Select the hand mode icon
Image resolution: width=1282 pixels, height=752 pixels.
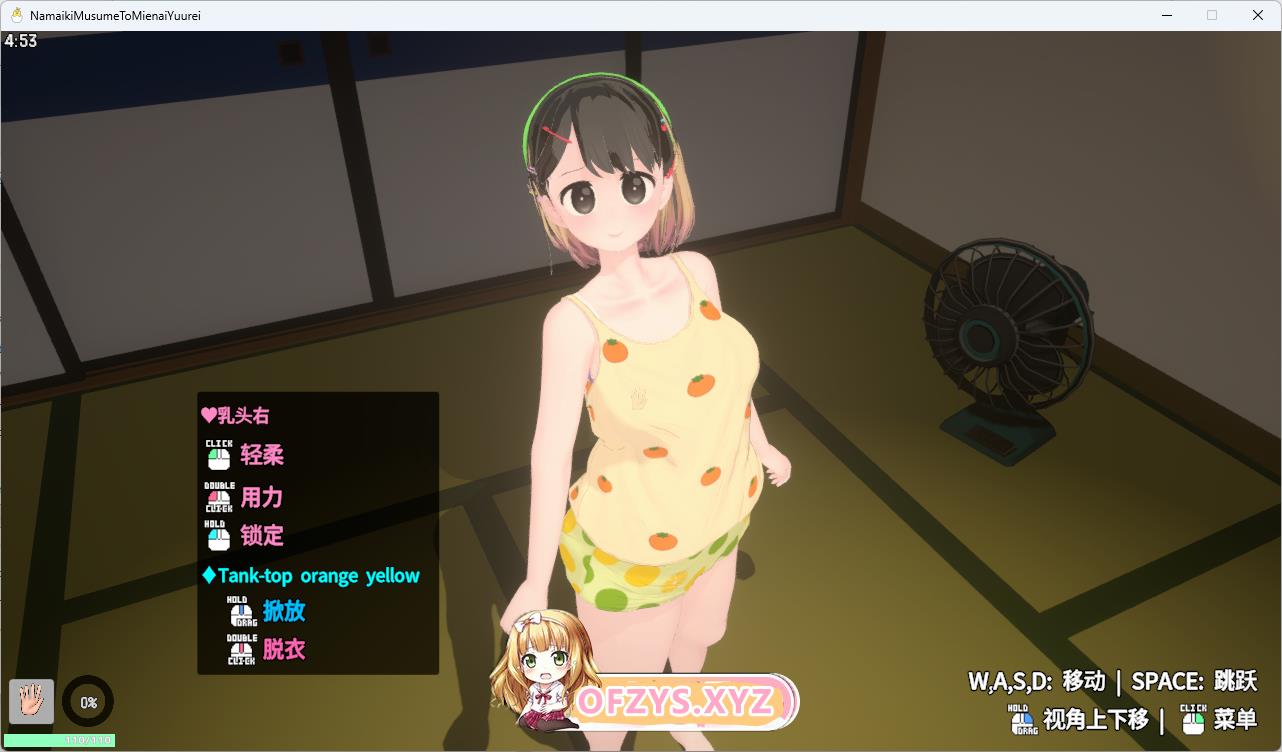[x=31, y=701]
